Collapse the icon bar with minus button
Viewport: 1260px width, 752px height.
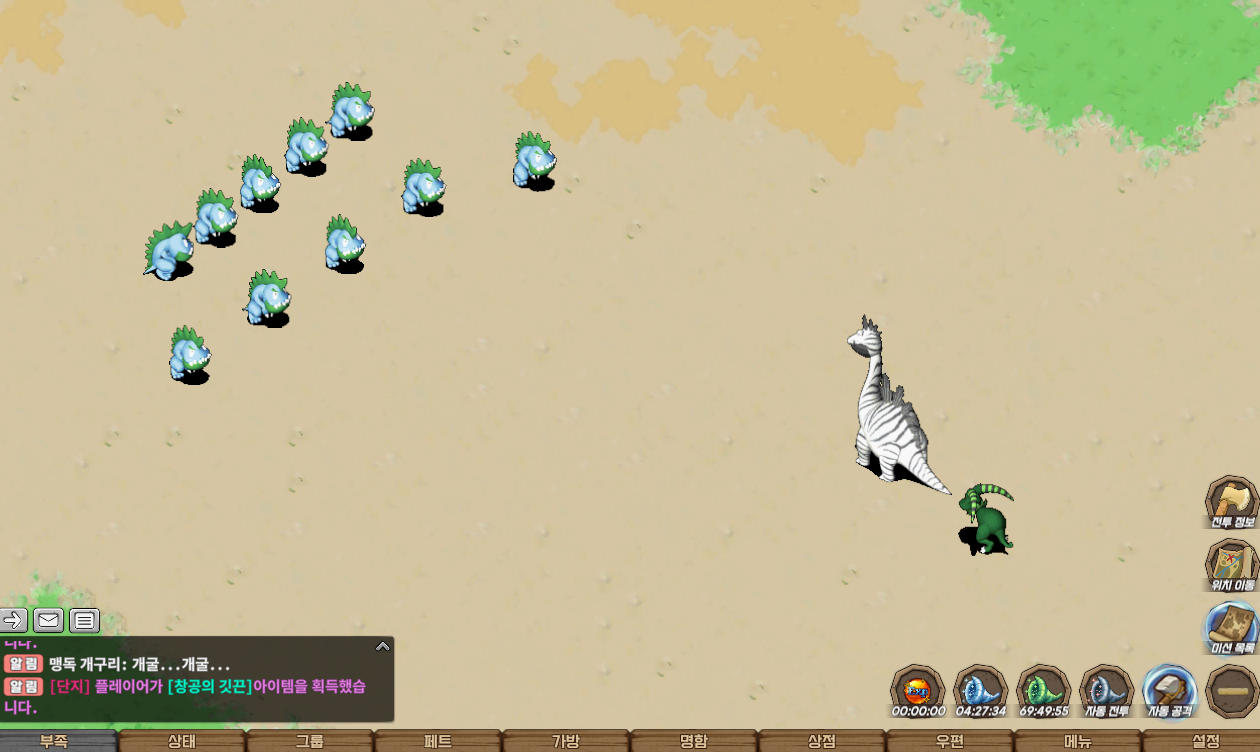point(1232,691)
